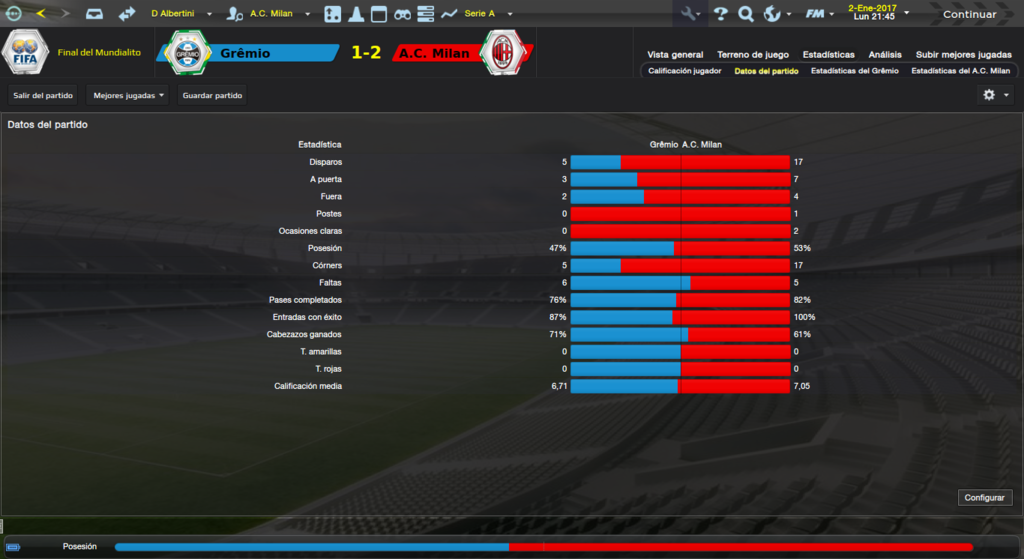
Task: Open the Serie A competition menu
Action: point(487,14)
